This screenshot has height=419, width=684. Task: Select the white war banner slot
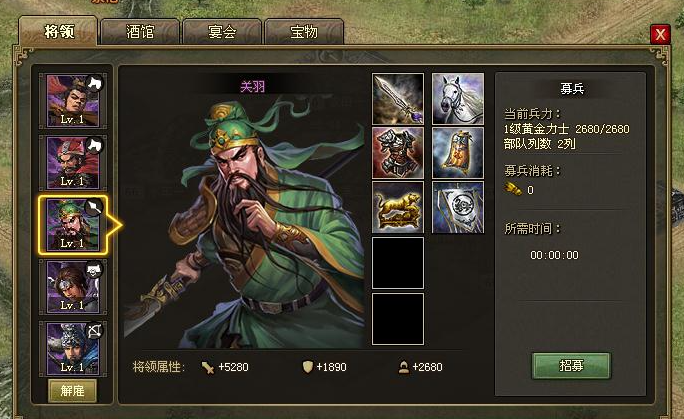tap(458, 207)
